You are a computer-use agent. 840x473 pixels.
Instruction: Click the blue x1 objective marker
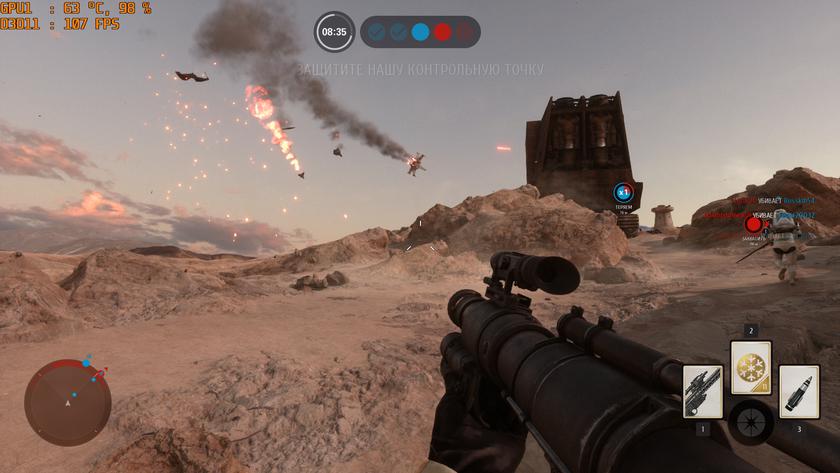pyautogui.click(x=623, y=191)
